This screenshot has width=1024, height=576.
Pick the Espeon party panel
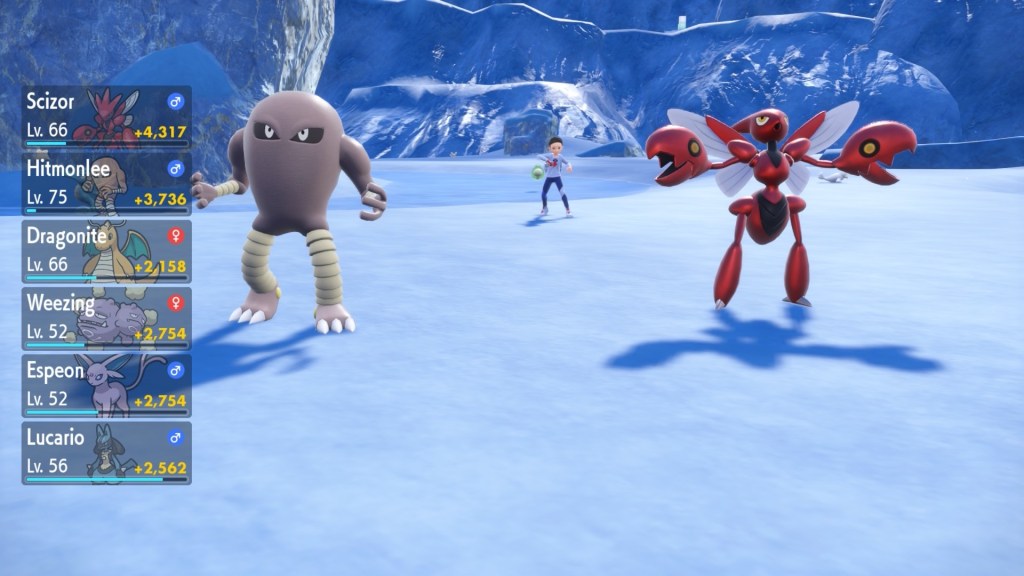click(106, 385)
